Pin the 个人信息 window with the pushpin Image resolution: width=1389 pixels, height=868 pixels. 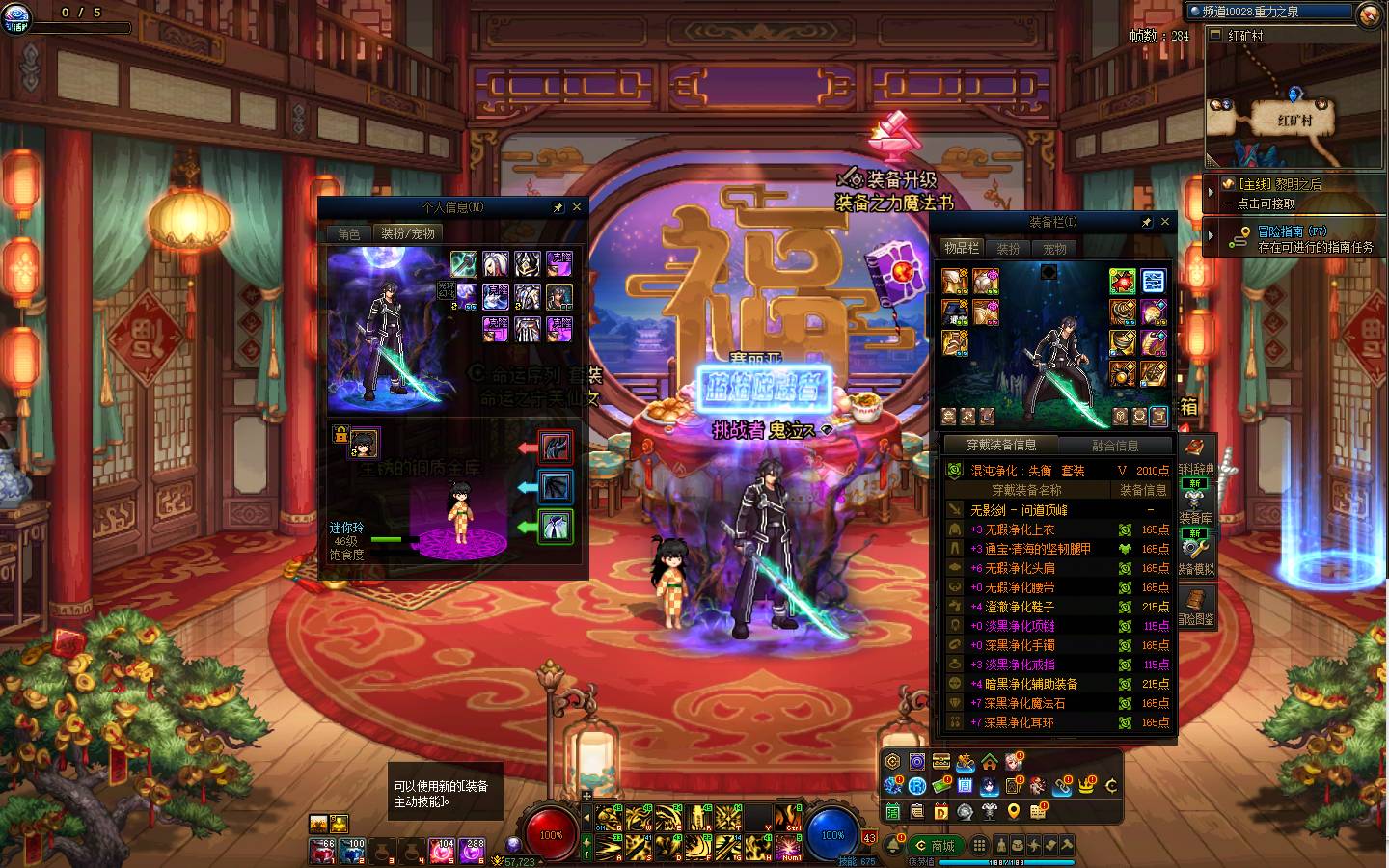tap(558, 207)
